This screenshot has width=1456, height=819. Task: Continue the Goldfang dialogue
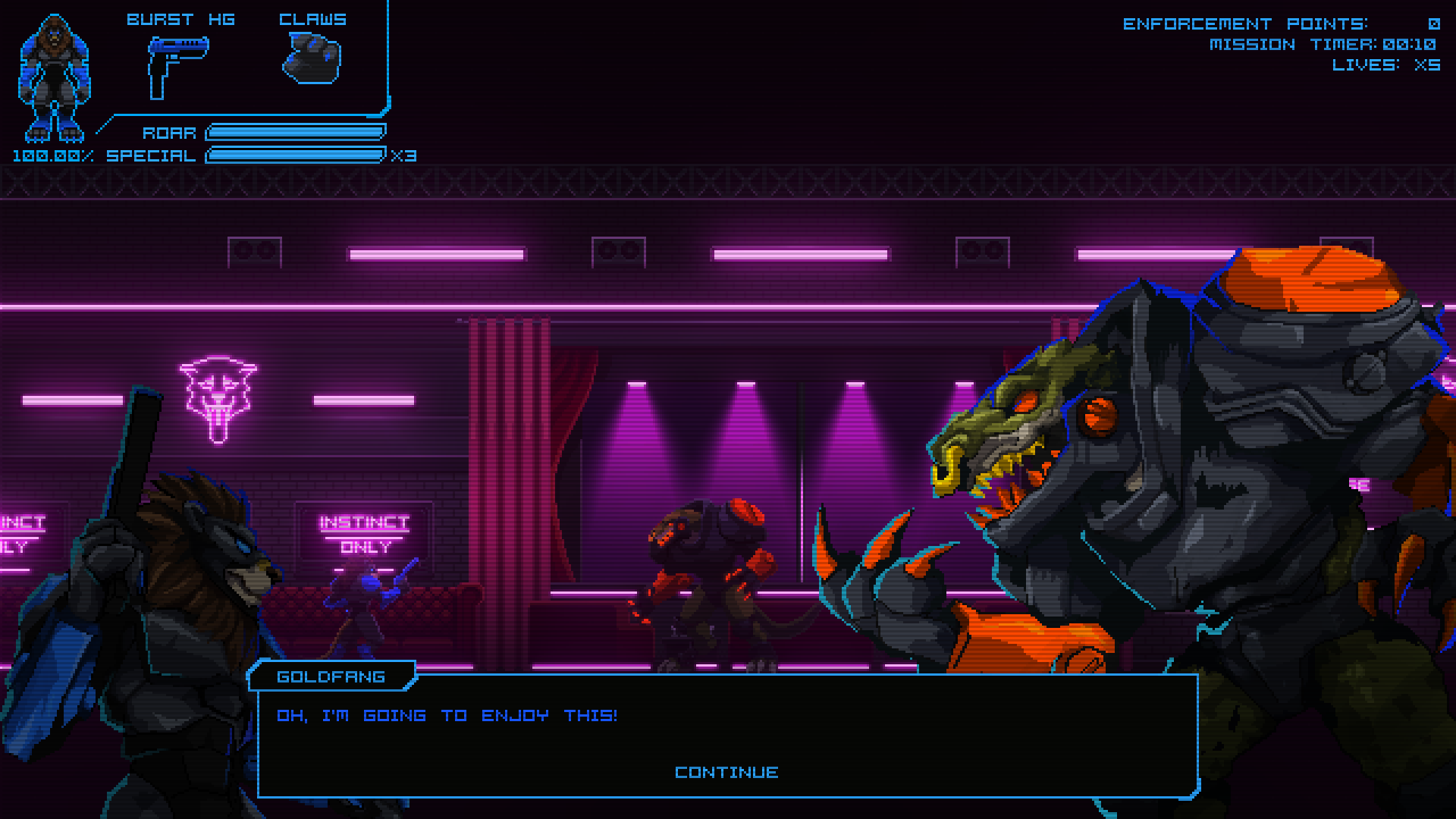tap(726, 772)
